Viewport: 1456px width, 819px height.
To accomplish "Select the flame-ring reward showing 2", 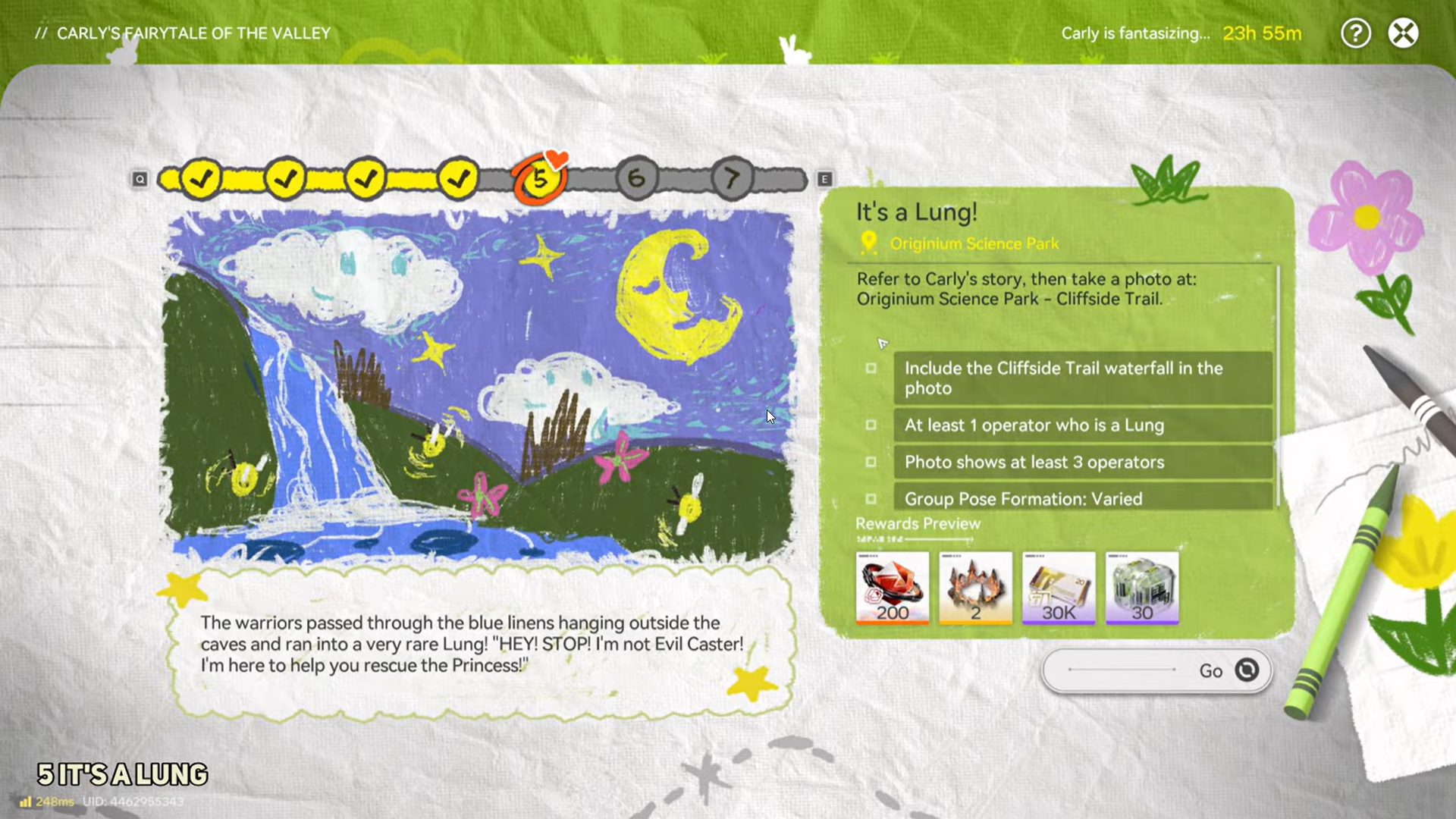I will coord(975,588).
